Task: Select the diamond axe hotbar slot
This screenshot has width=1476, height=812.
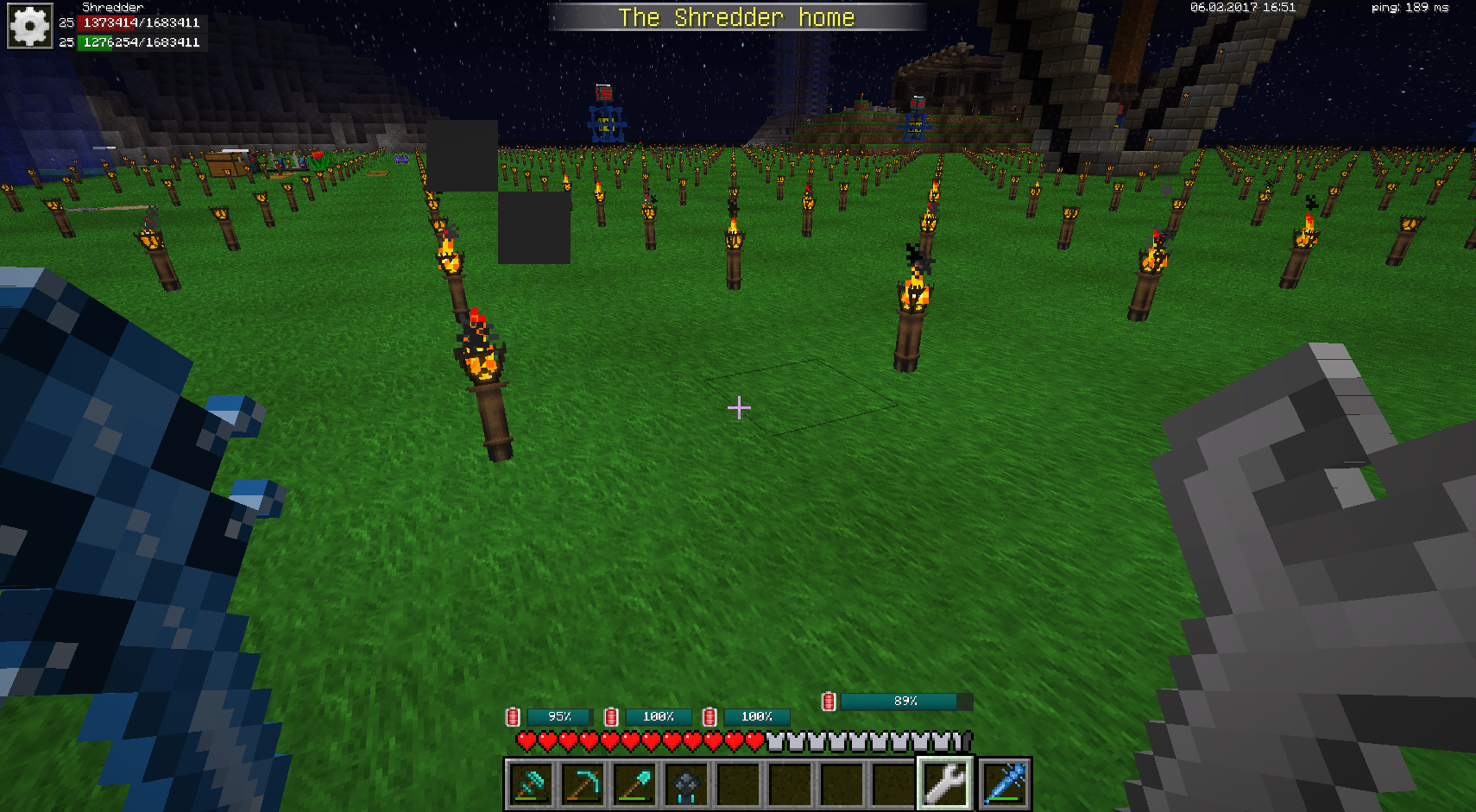Action: [530, 784]
